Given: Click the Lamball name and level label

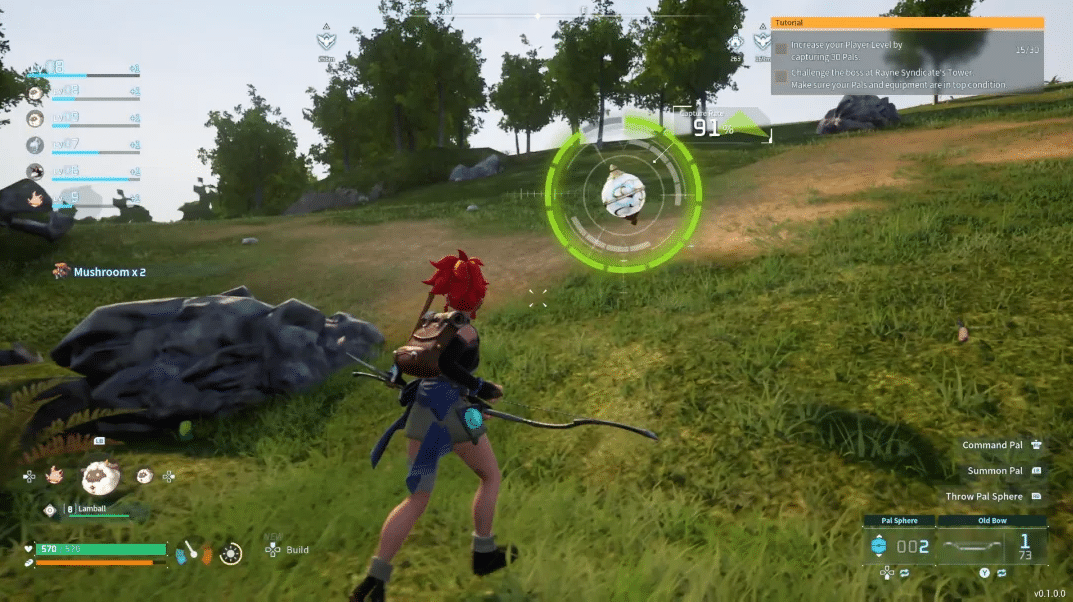Looking at the screenshot, I should point(92,509).
